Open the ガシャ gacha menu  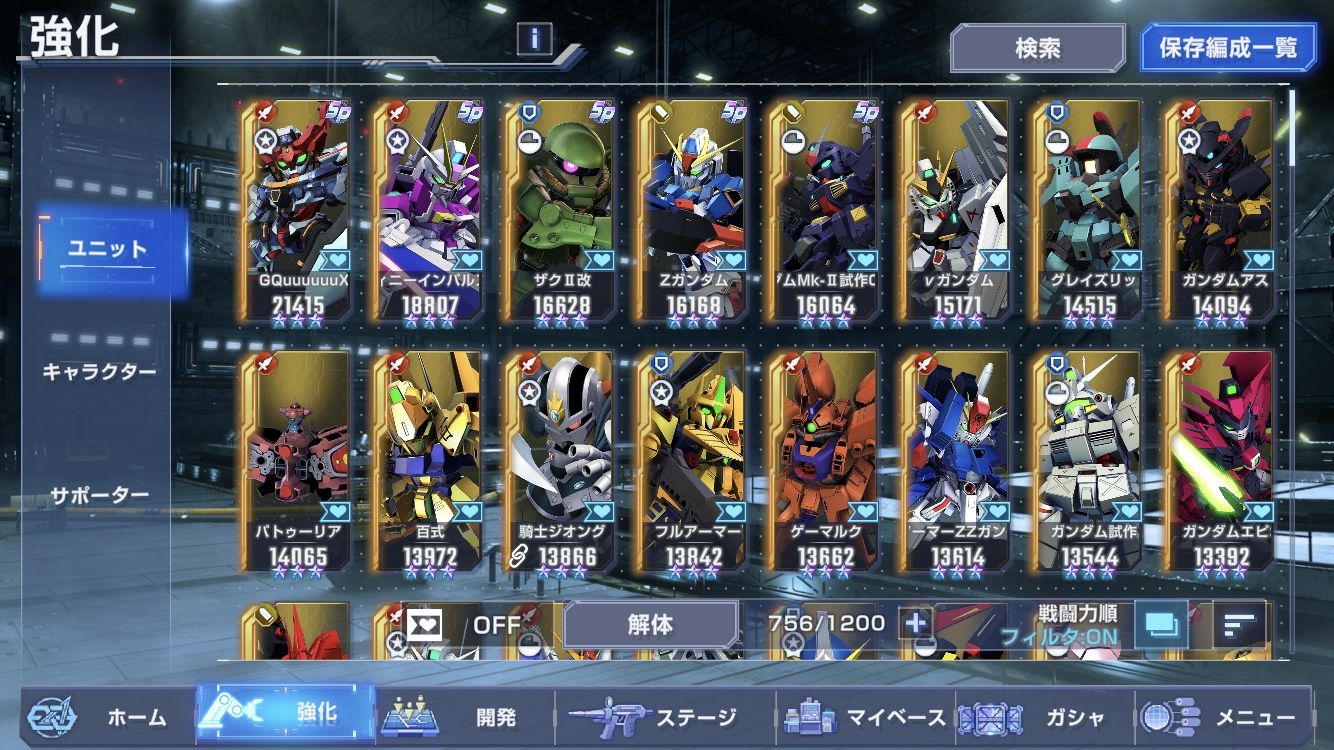coord(1040,717)
